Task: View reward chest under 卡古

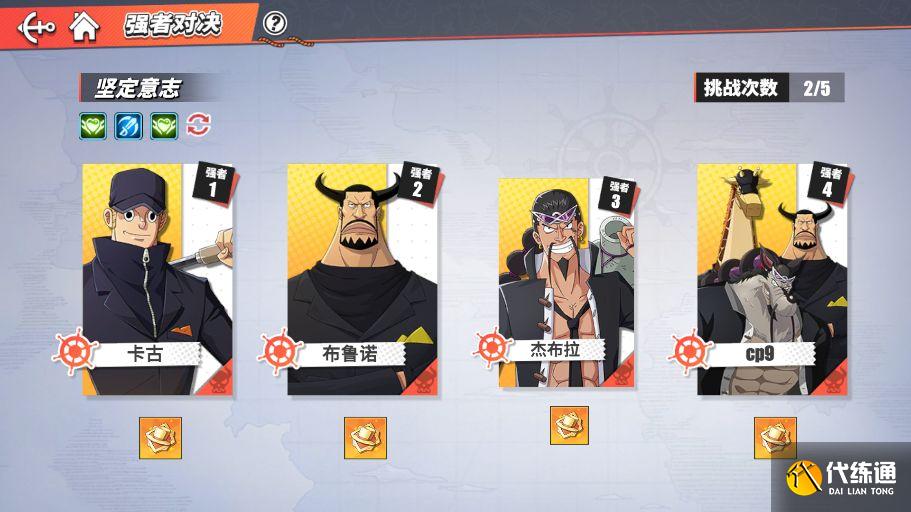Action: coord(160,438)
